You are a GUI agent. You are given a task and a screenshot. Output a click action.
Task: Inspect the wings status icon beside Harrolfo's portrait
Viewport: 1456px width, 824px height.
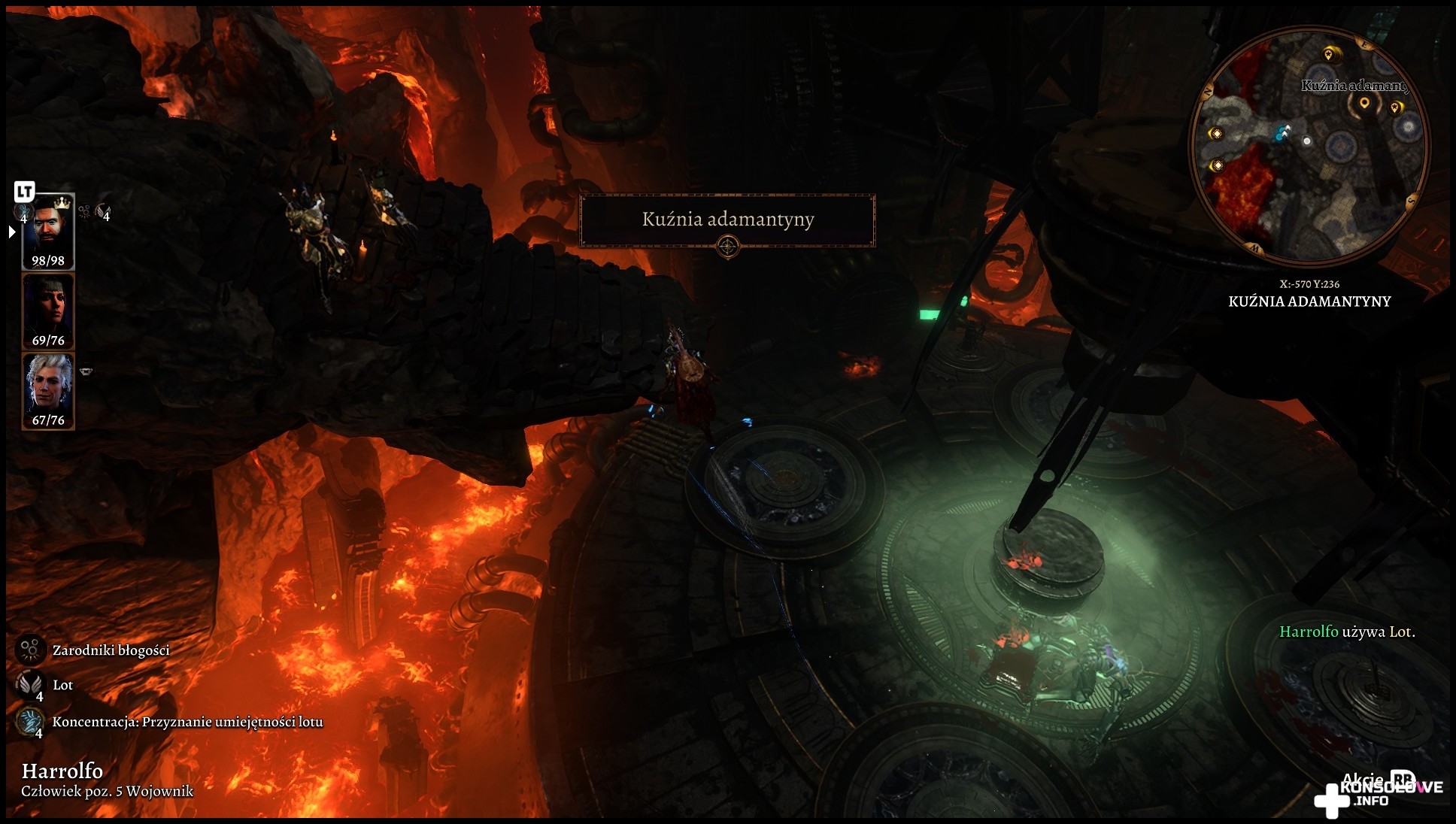click(103, 213)
